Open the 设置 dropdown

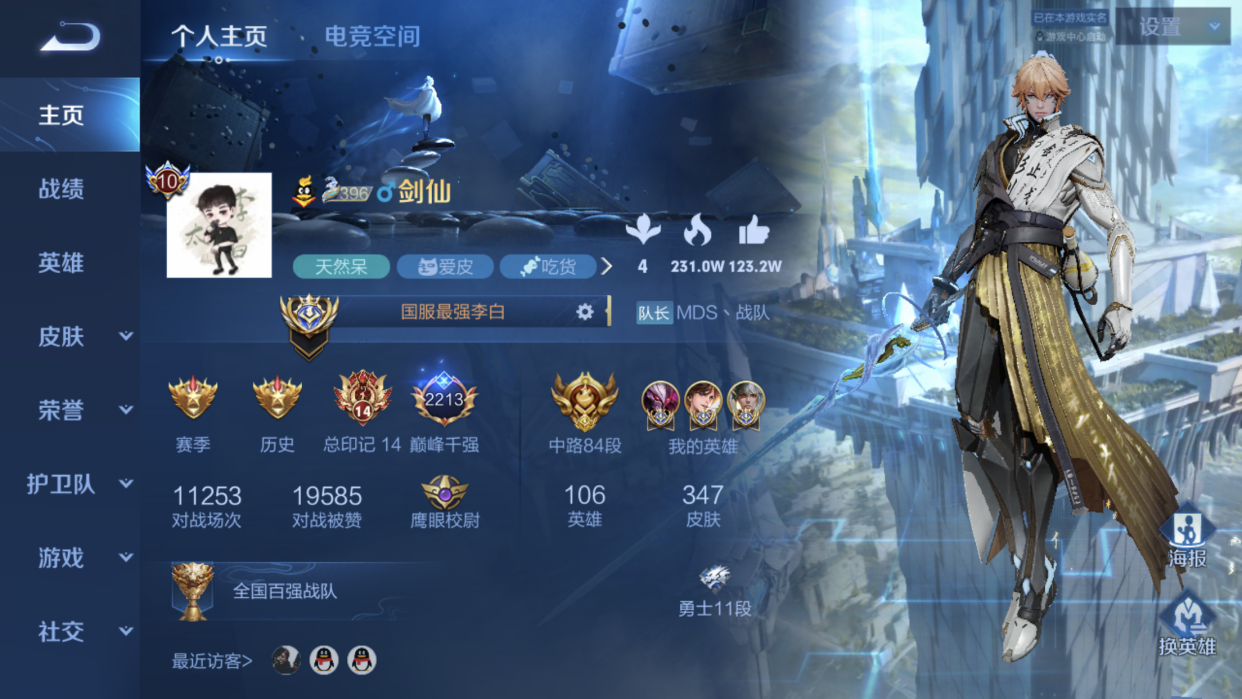[1172, 27]
